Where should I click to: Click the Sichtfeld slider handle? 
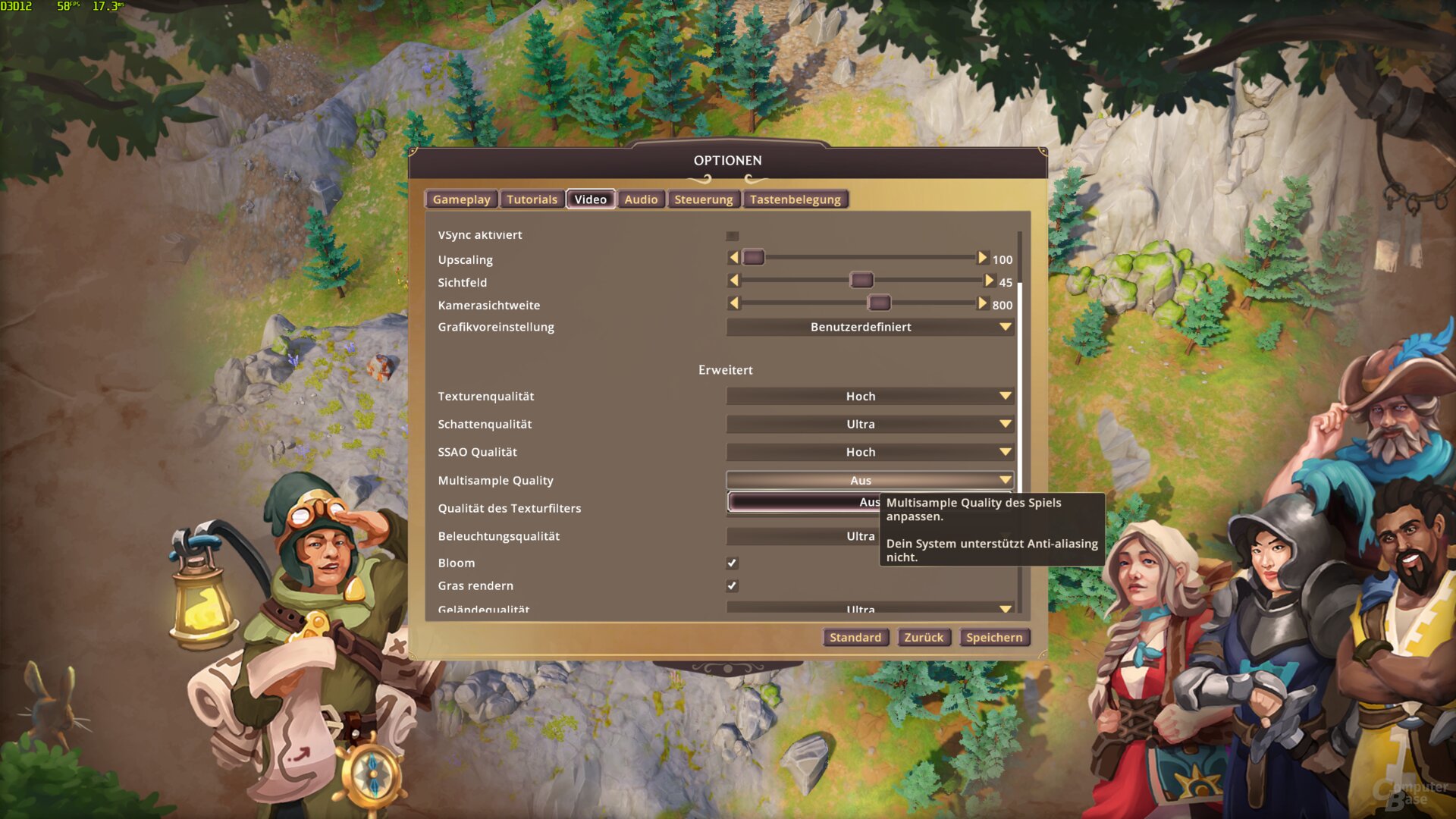coord(861,281)
